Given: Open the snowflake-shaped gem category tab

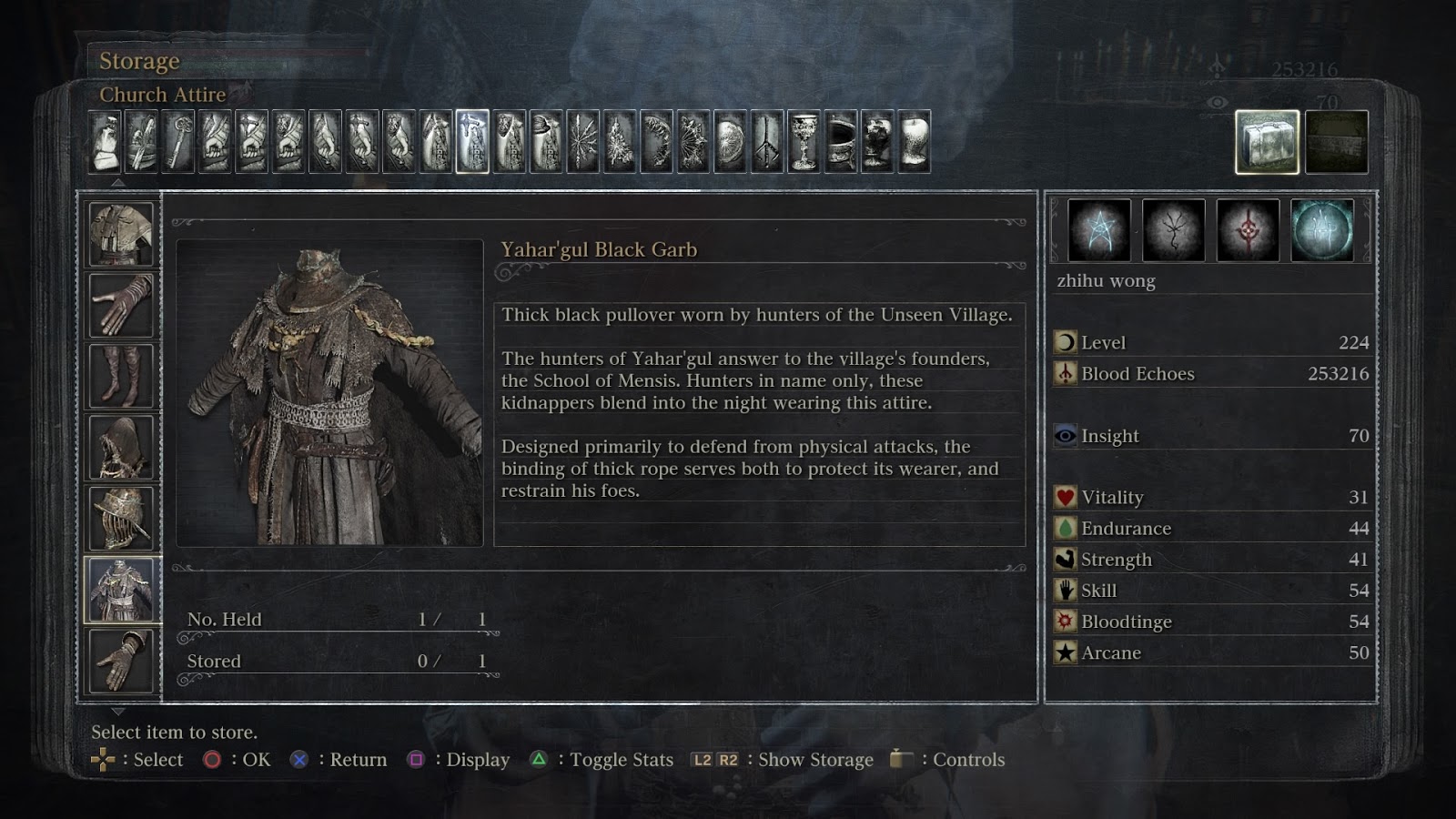Looking at the screenshot, I should point(583,142).
